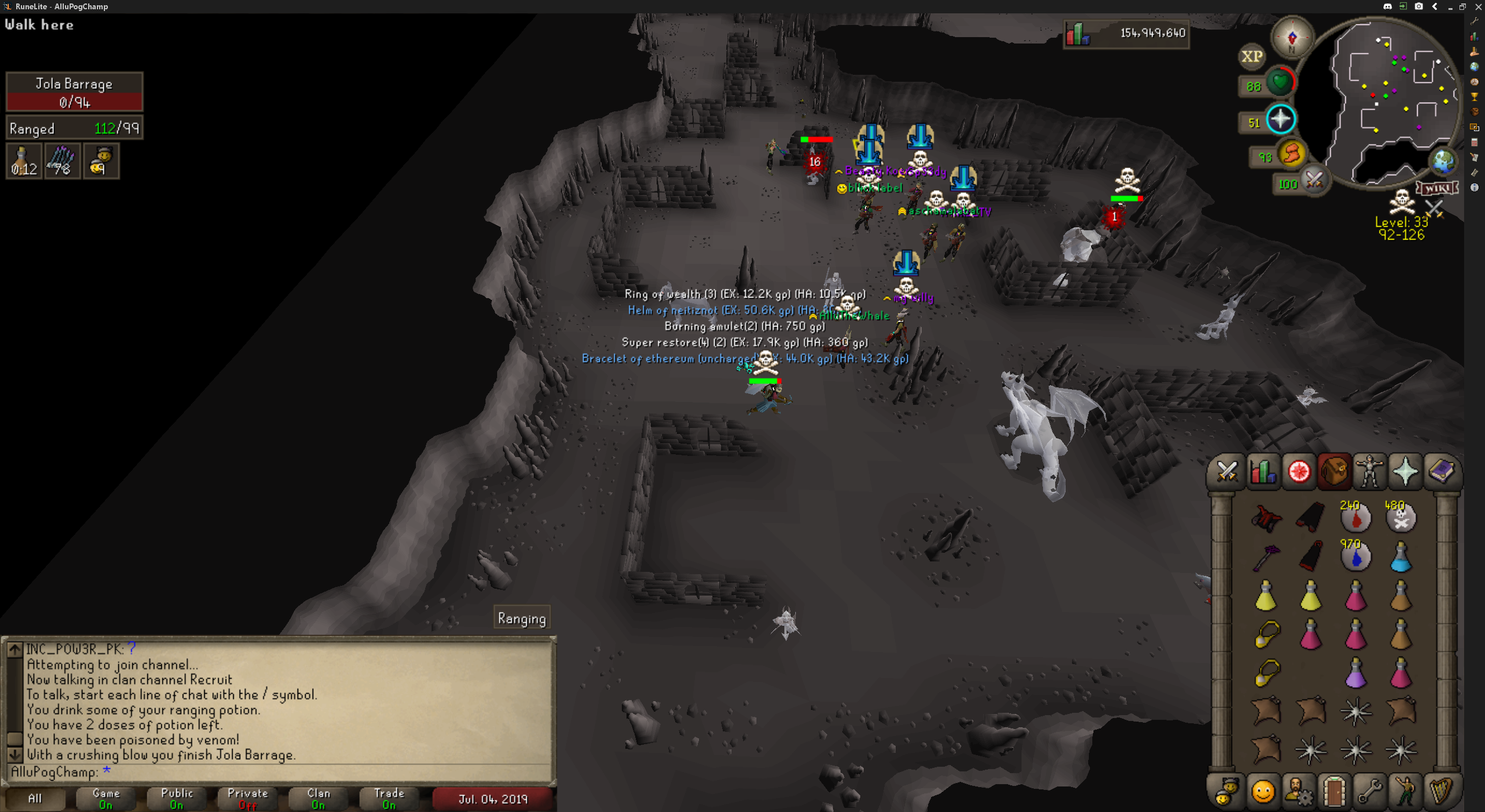Activate the special attack orb
1485x812 pixels.
click(1314, 180)
